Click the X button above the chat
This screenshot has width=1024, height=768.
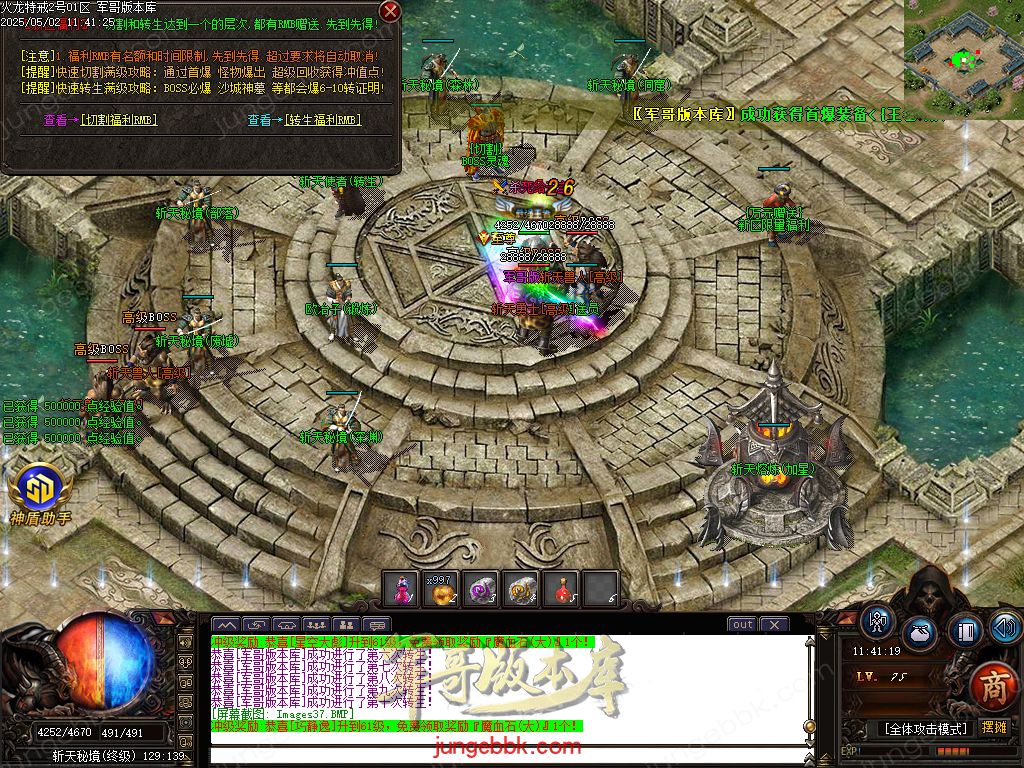[x=773, y=625]
